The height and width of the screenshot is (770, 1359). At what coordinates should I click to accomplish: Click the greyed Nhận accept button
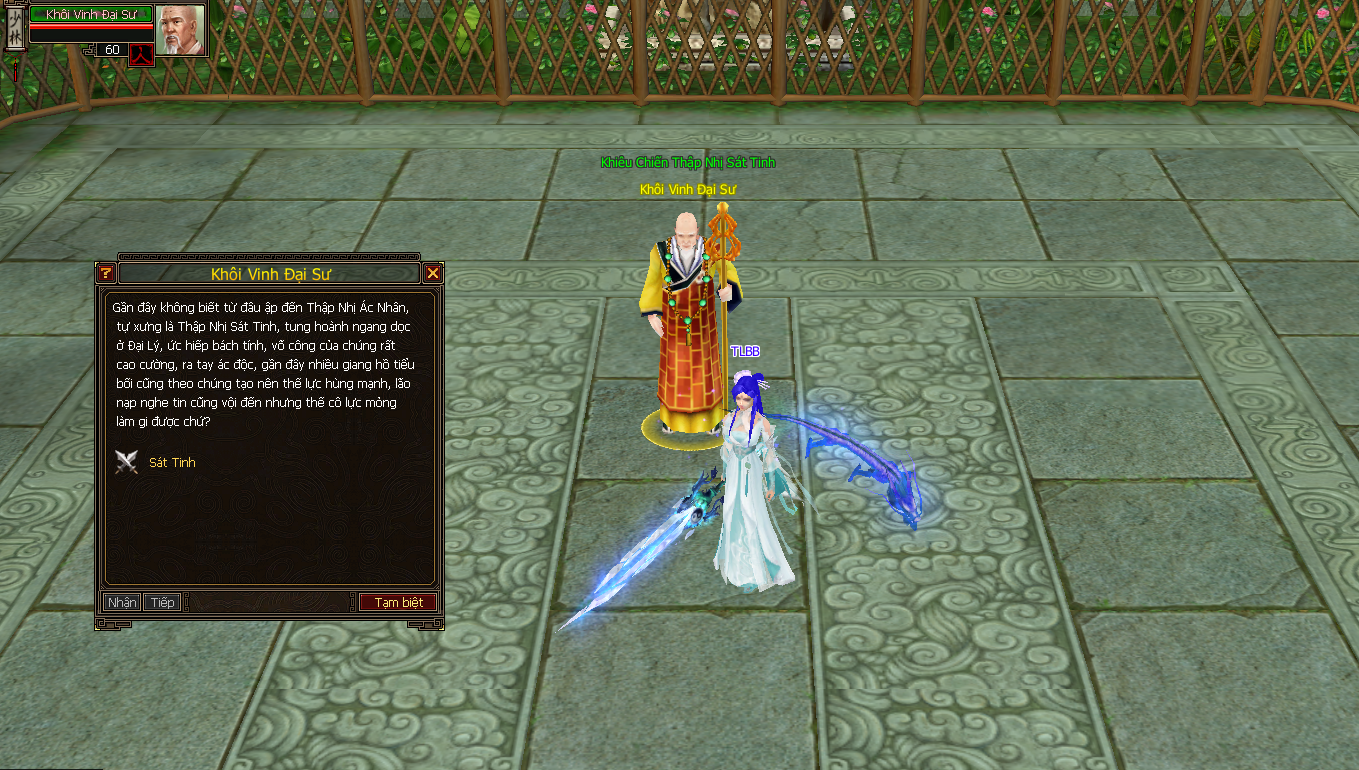point(122,602)
